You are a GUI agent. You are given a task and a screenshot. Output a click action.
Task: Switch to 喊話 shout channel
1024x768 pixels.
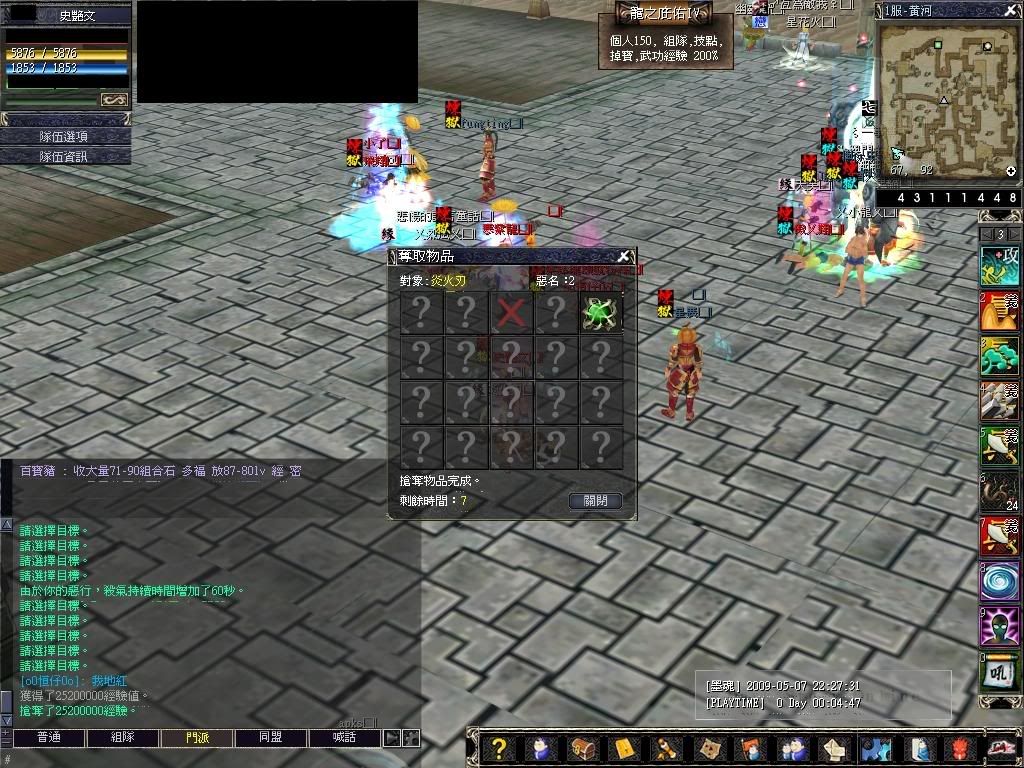point(345,738)
